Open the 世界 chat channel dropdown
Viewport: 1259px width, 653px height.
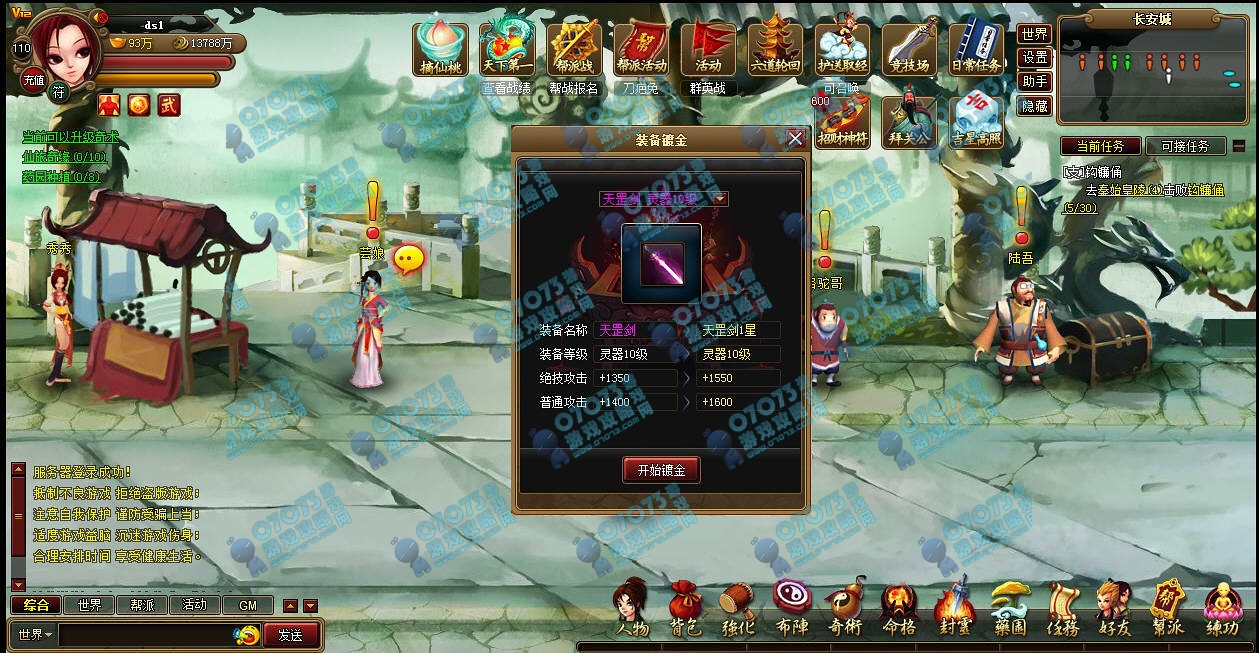coord(35,634)
